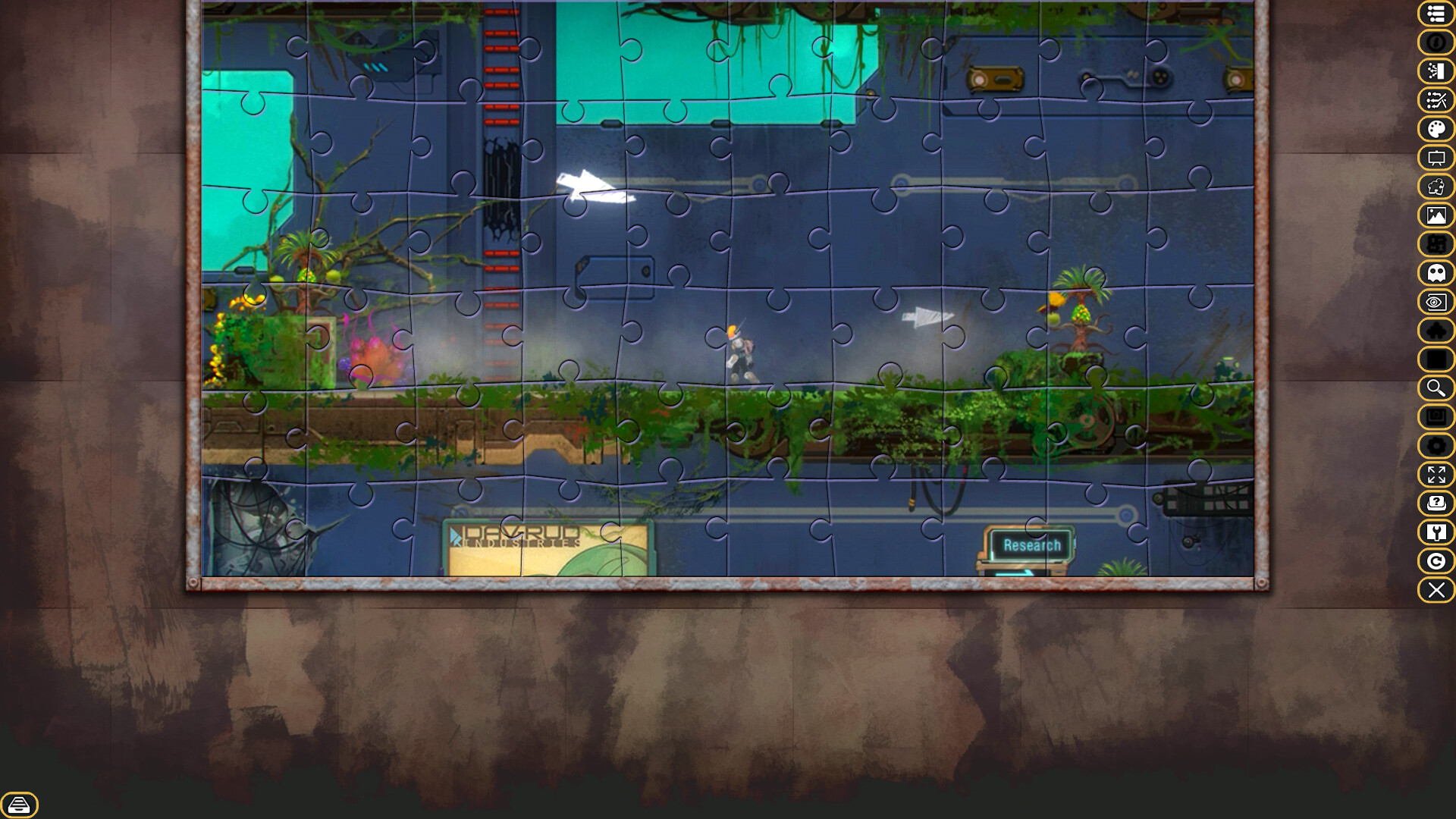1456x819 pixels.
Task: View puzzle information via the info icon
Action: pos(1436,43)
